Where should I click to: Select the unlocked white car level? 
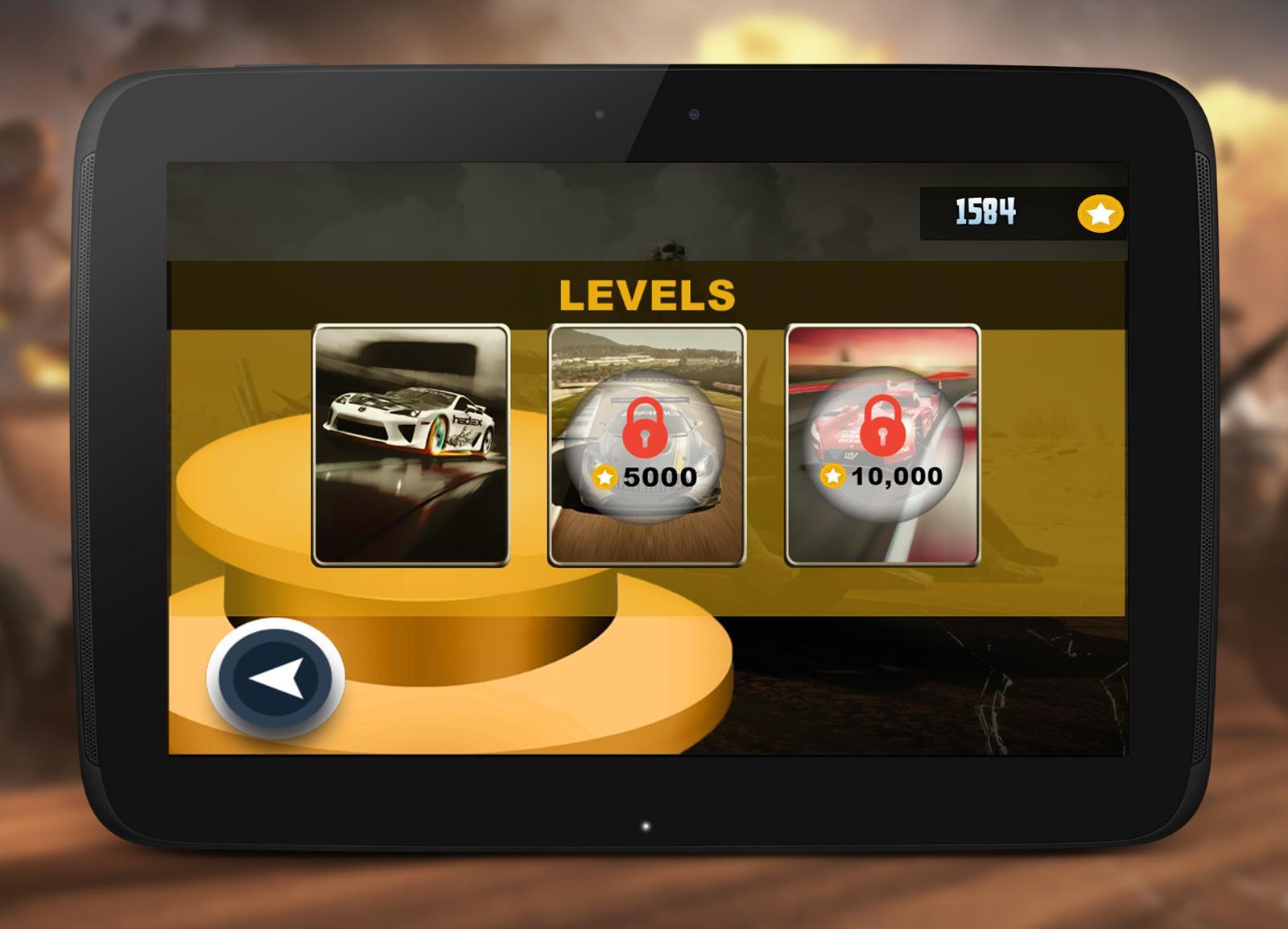point(411,445)
